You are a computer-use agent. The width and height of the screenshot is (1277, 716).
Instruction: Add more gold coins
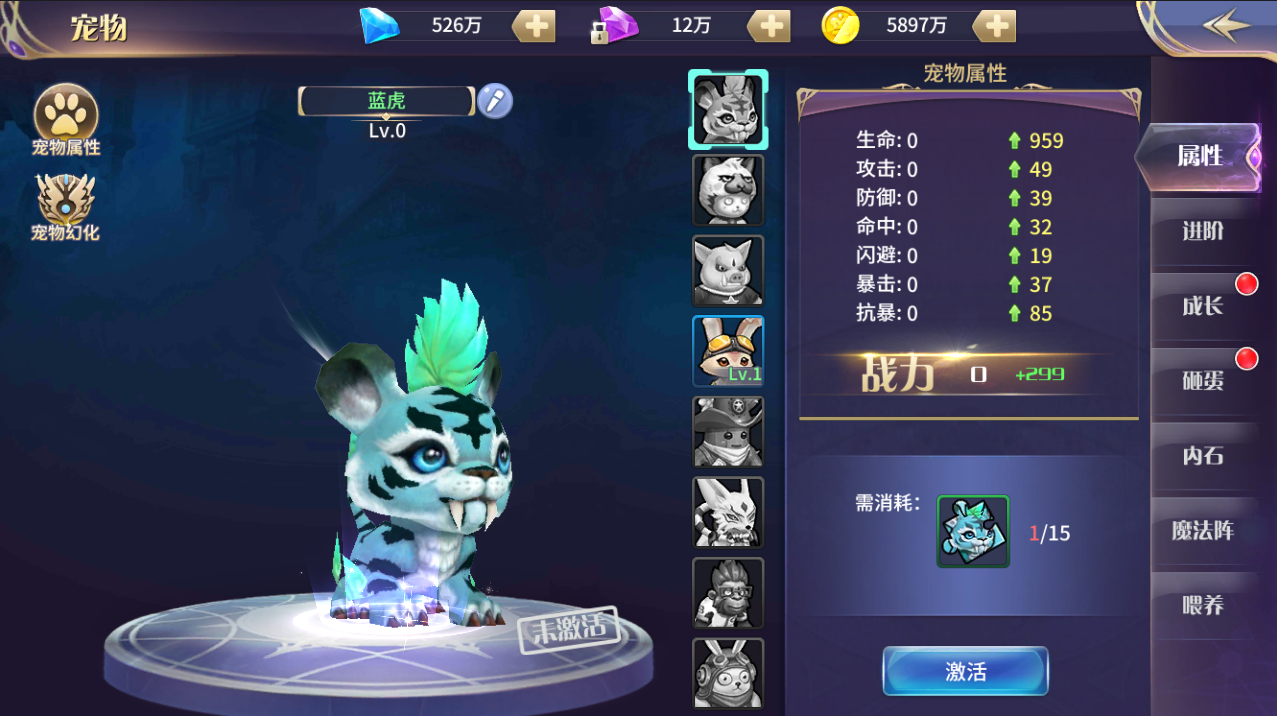[995, 26]
